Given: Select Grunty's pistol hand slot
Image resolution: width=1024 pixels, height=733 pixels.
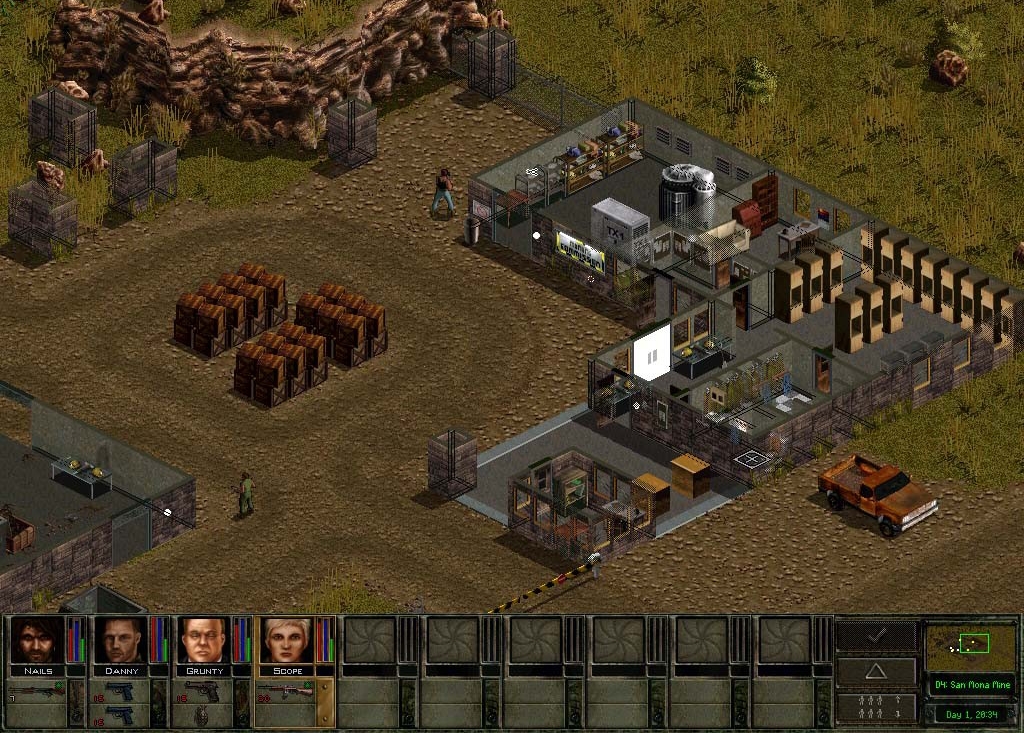Looking at the screenshot, I should pyautogui.click(x=205, y=691).
